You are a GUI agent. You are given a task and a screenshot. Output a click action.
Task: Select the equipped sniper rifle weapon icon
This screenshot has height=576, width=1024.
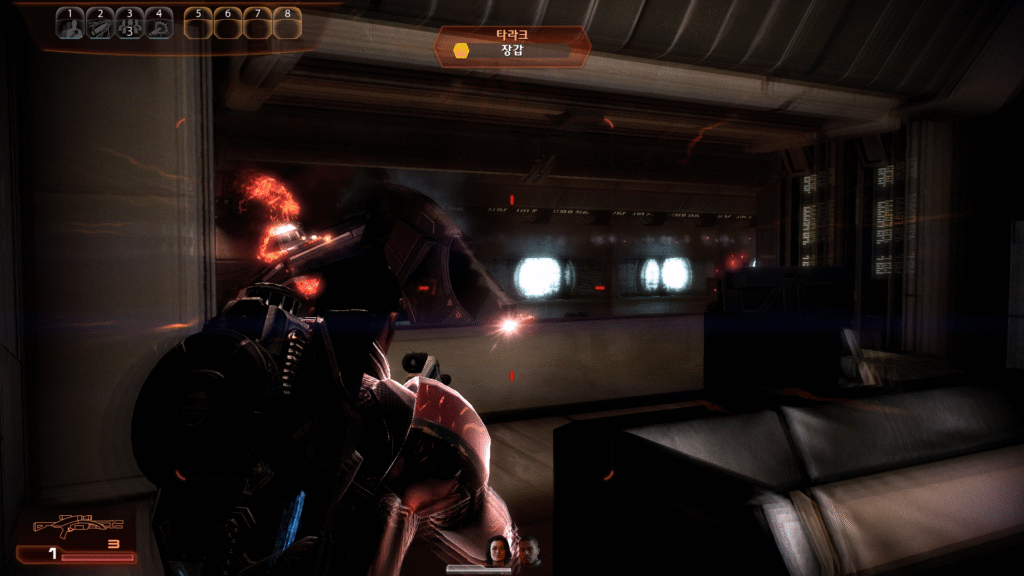[x=78, y=526]
